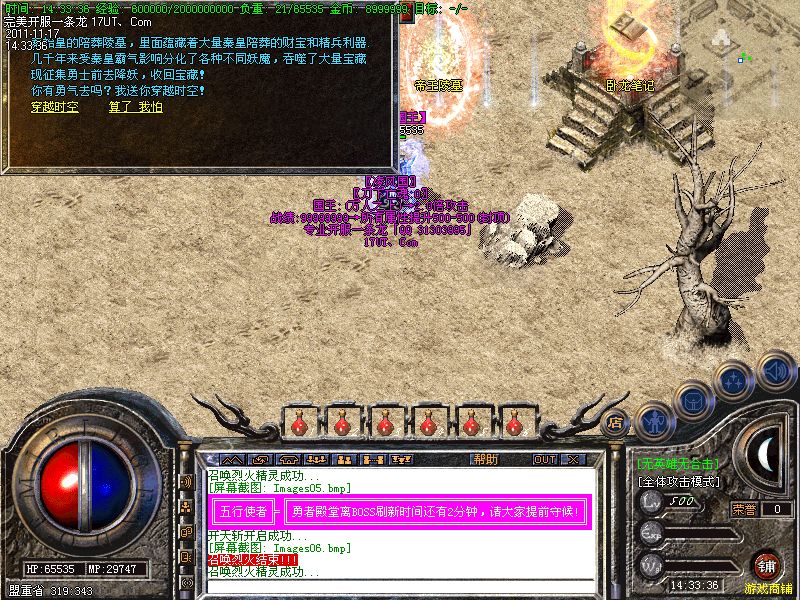Viewport: 800px width, 600px height.
Task: Open the 店 shop button
Action: click(616, 421)
